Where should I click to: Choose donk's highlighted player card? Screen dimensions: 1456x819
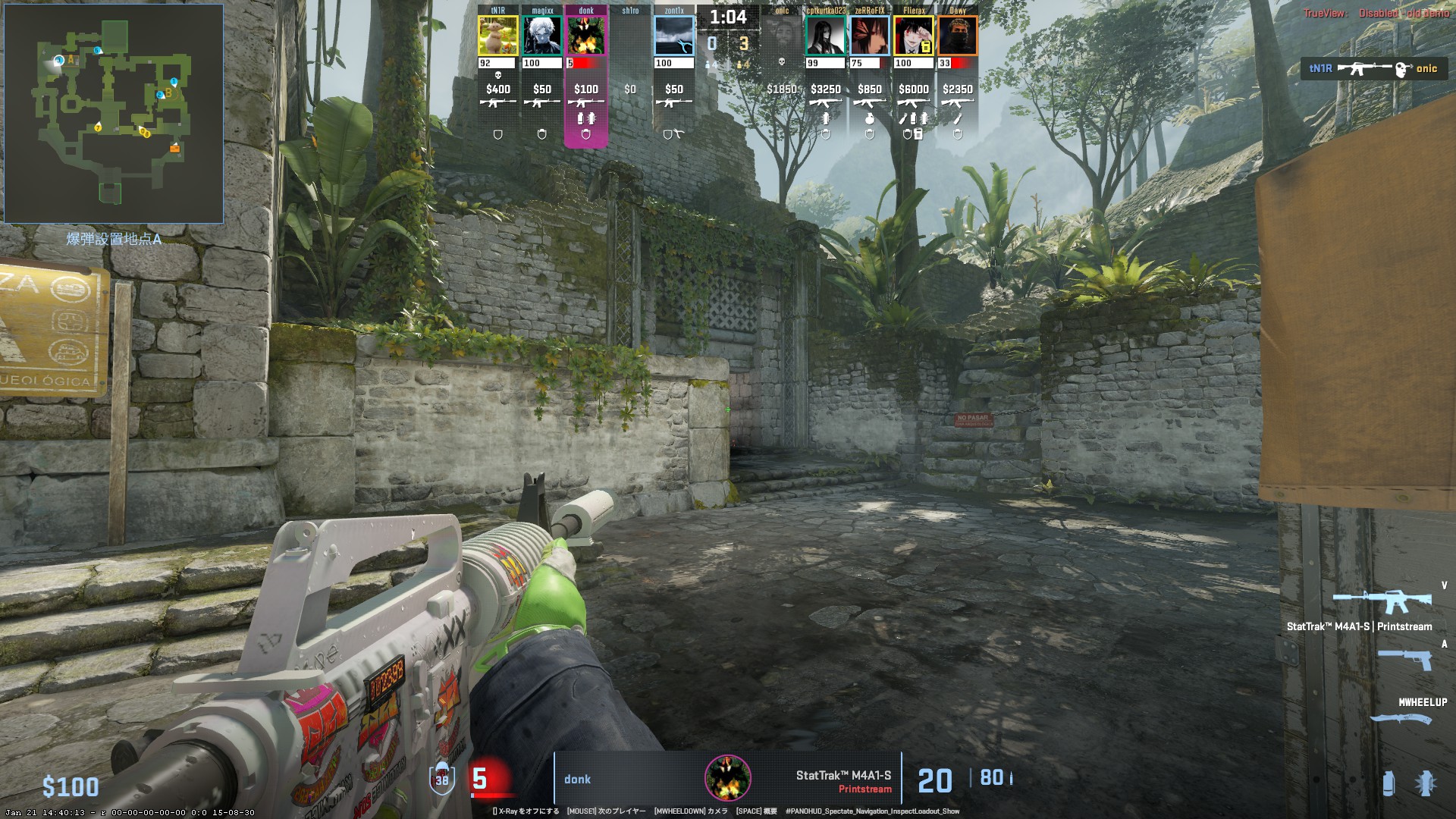pyautogui.click(x=586, y=36)
